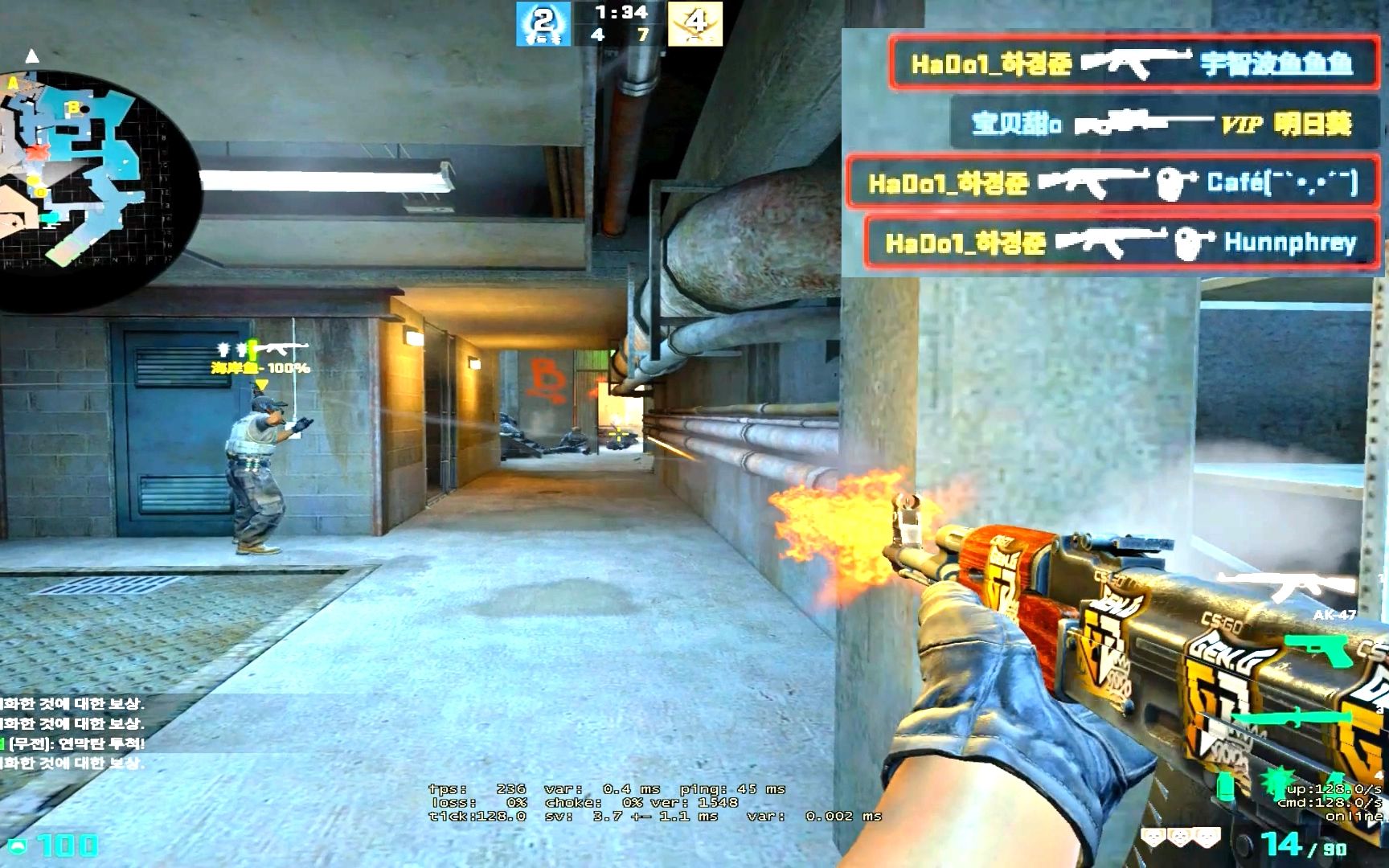The height and width of the screenshot is (868, 1389).
Task: Toggle the online status indicator
Action: click(x=1353, y=816)
